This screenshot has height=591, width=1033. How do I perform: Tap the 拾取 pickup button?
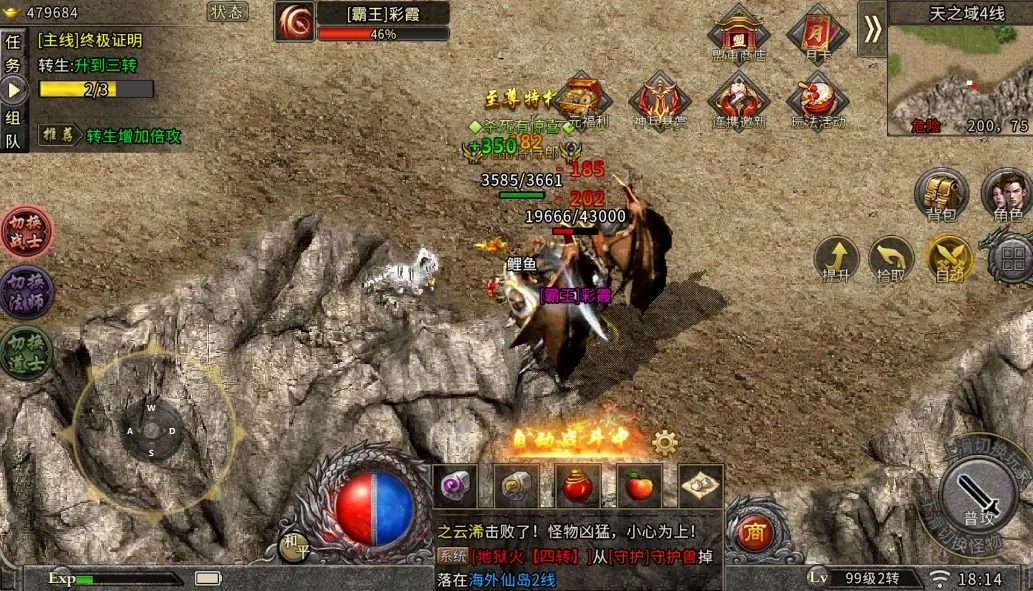[x=891, y=257]
